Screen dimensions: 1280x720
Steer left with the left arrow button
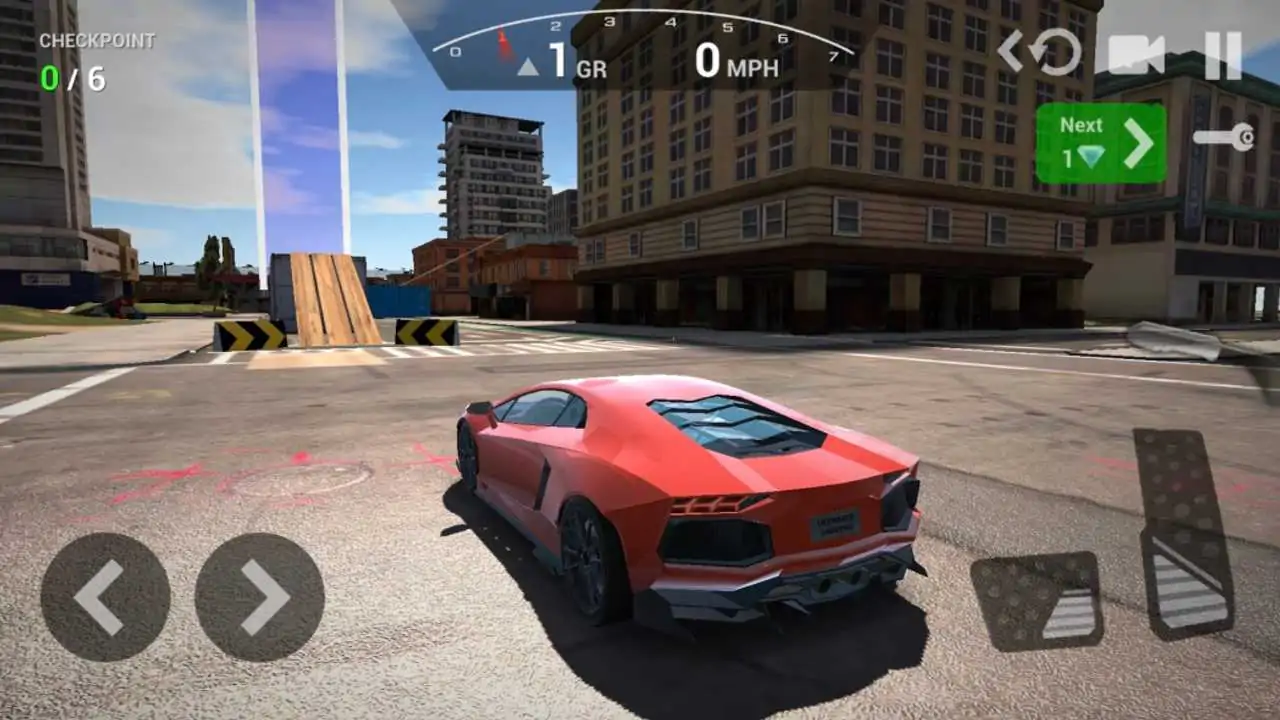(x=105, y=597)
